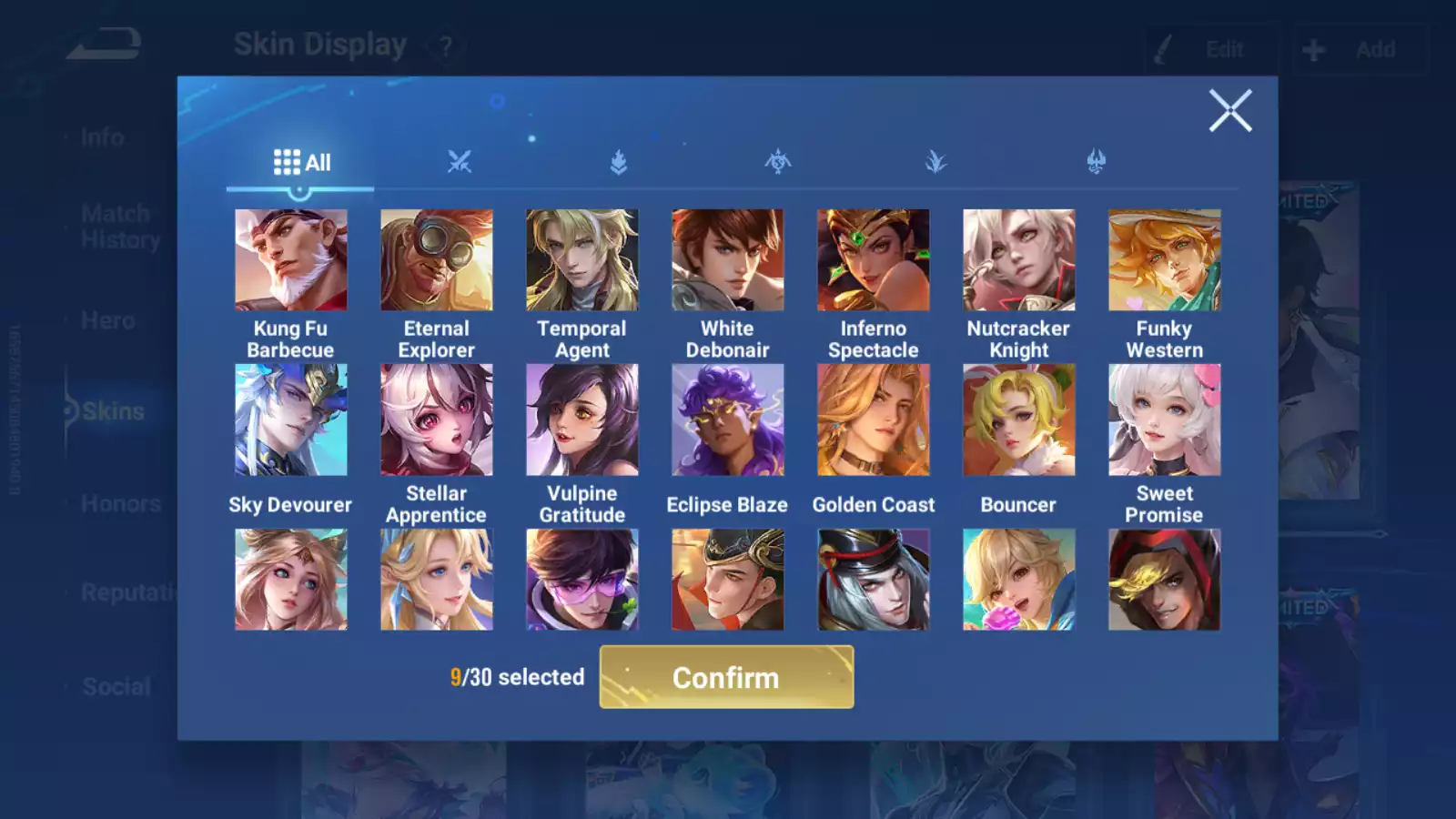Select the Nutcracker Knight skin

pyautogui.click(x=1018, y=260)
